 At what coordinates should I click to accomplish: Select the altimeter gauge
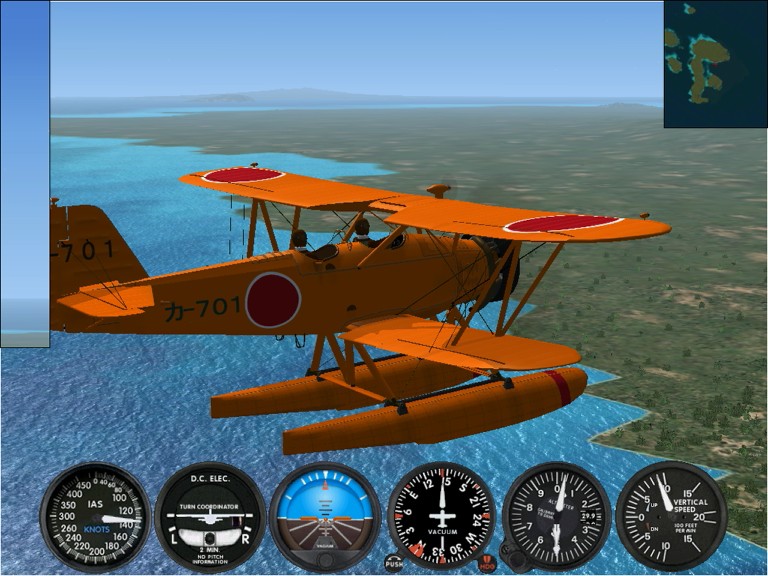(x=556, y=516)
